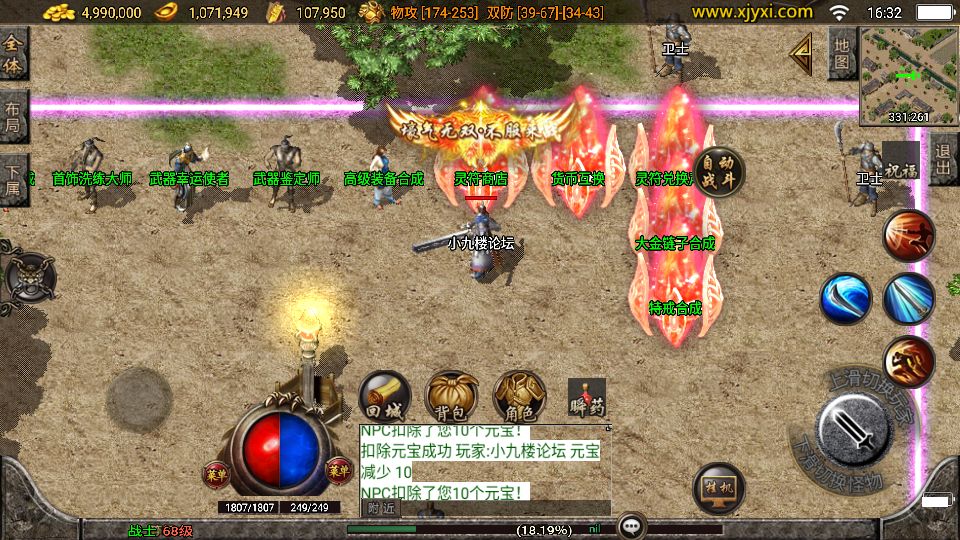The width and height of the screenshot is (960, 540).
Task: Tap the 退出 exit button
Action: [x=942, y=160]
